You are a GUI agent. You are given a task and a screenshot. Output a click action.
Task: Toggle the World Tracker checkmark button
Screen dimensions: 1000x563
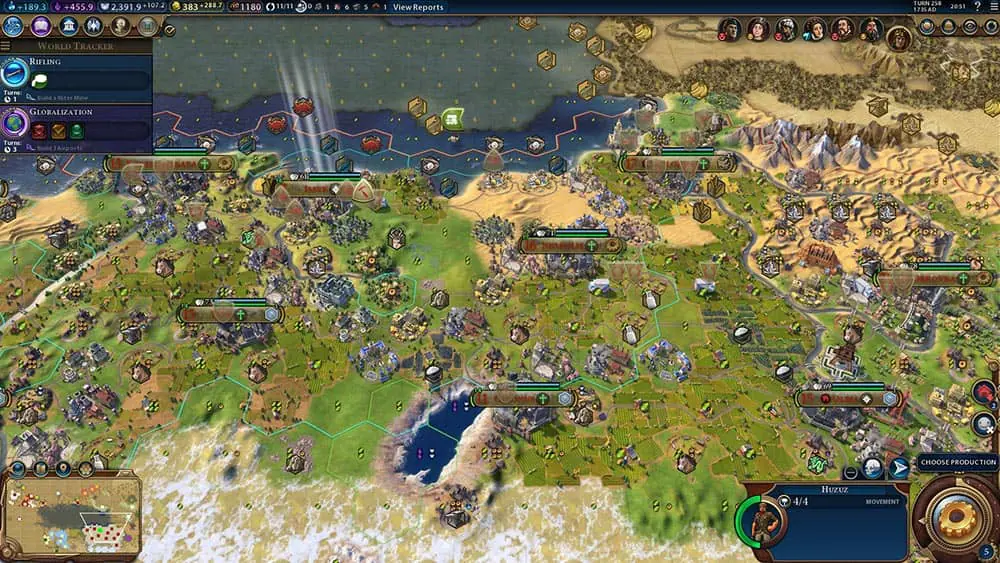[169, 30]
